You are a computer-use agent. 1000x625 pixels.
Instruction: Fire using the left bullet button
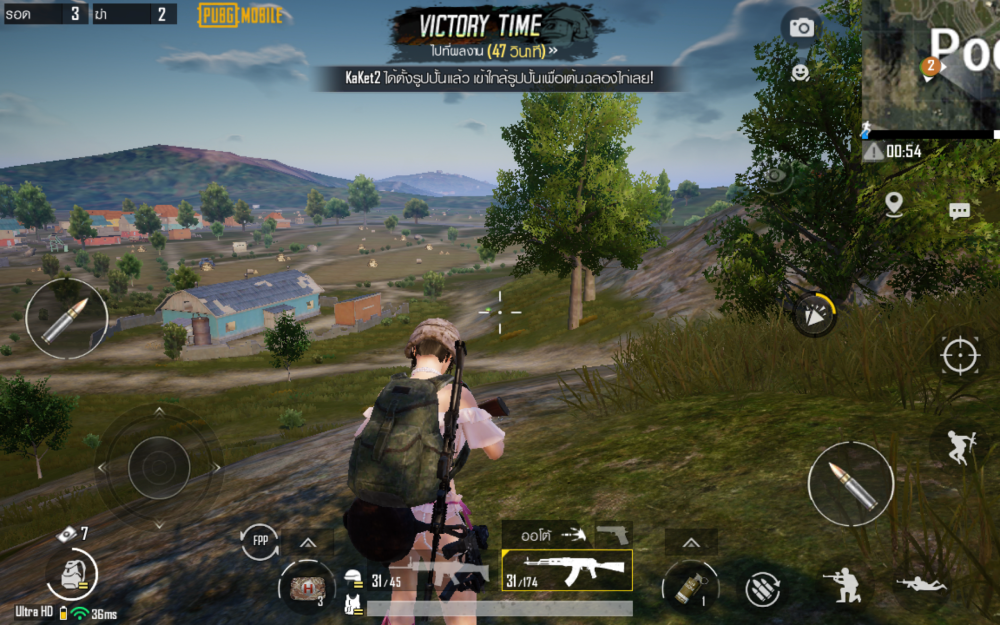point(66,318)
